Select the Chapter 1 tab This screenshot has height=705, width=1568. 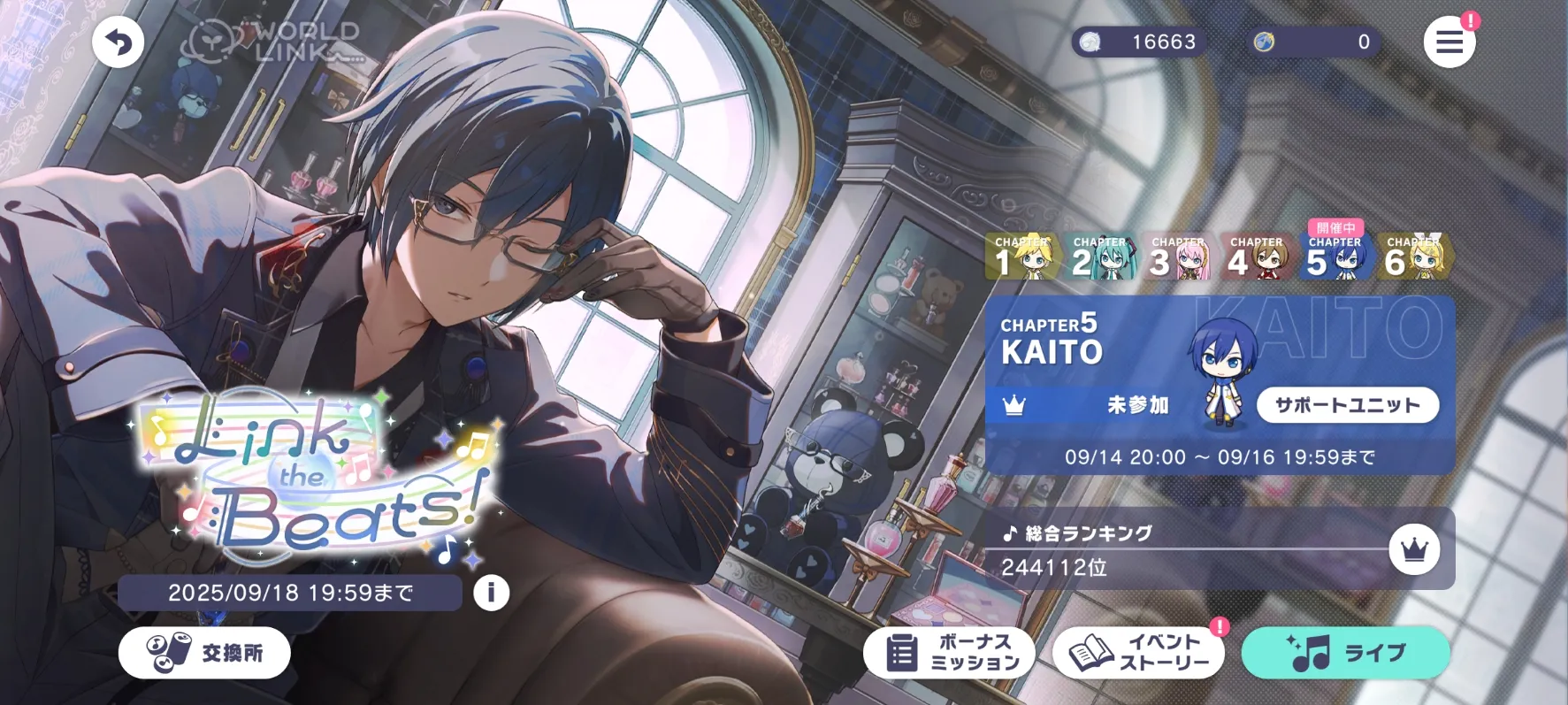1022,257
